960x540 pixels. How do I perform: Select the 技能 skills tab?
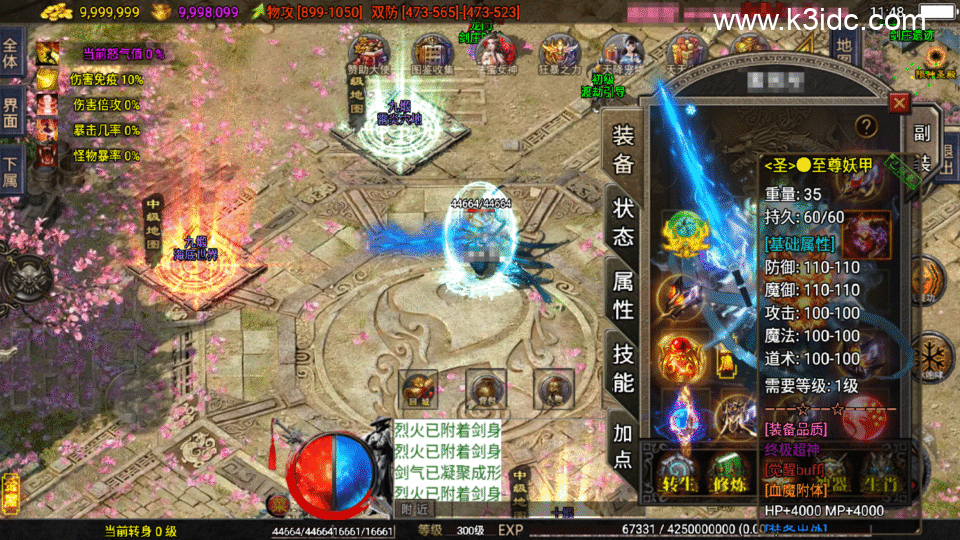pyautogui.click(x=623, y=368)
